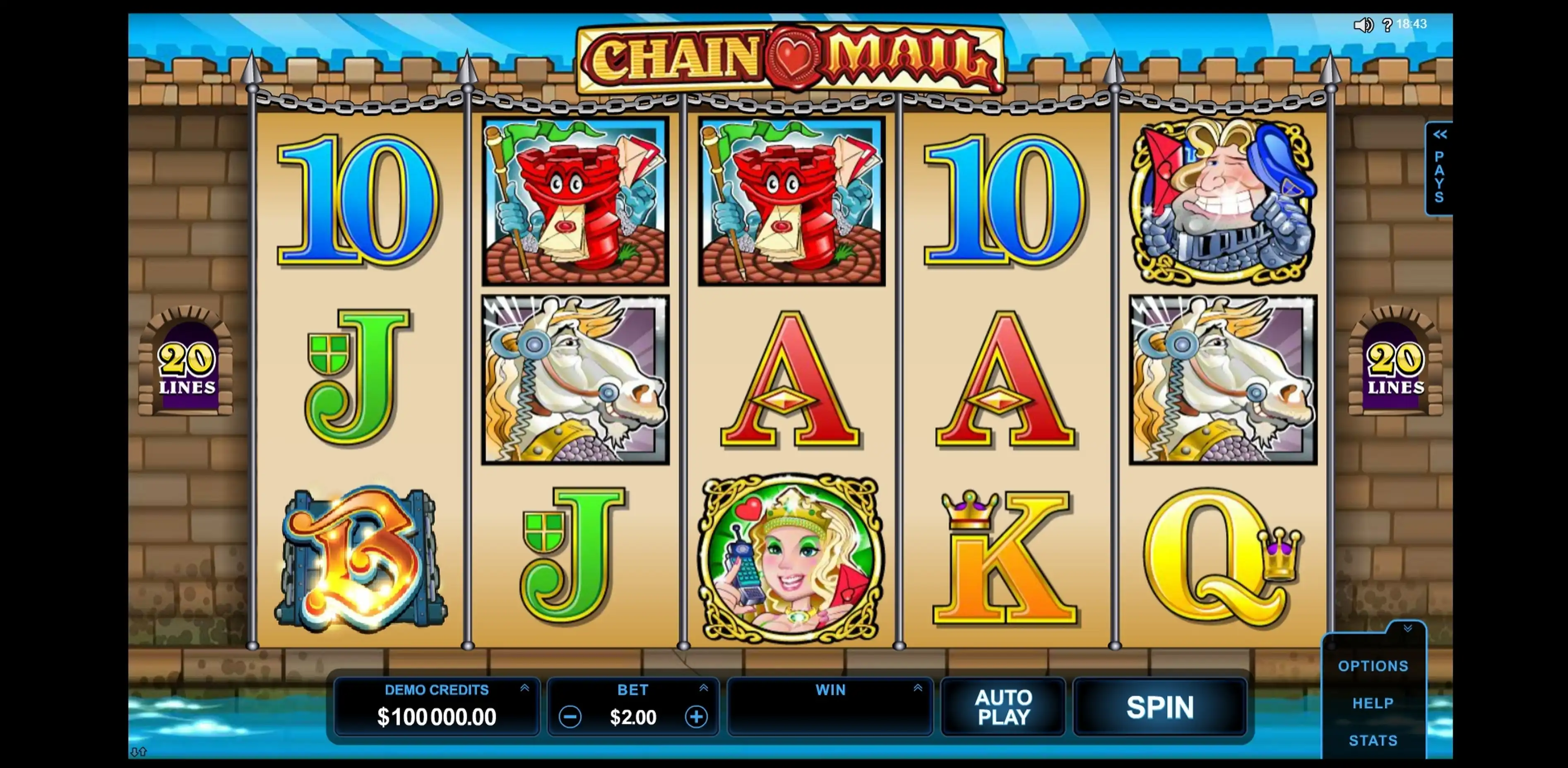This screenshot has width=1568, height=768.
Task: Click the fullscreen arrows icon in corner
Action: coord(138,752)
